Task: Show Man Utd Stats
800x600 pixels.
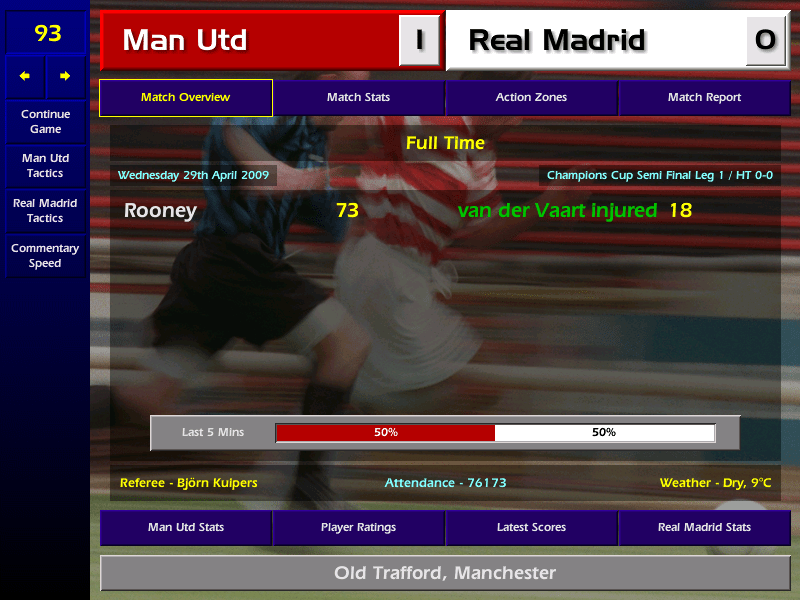Action: pyautogui.click(x=185, y=527)
